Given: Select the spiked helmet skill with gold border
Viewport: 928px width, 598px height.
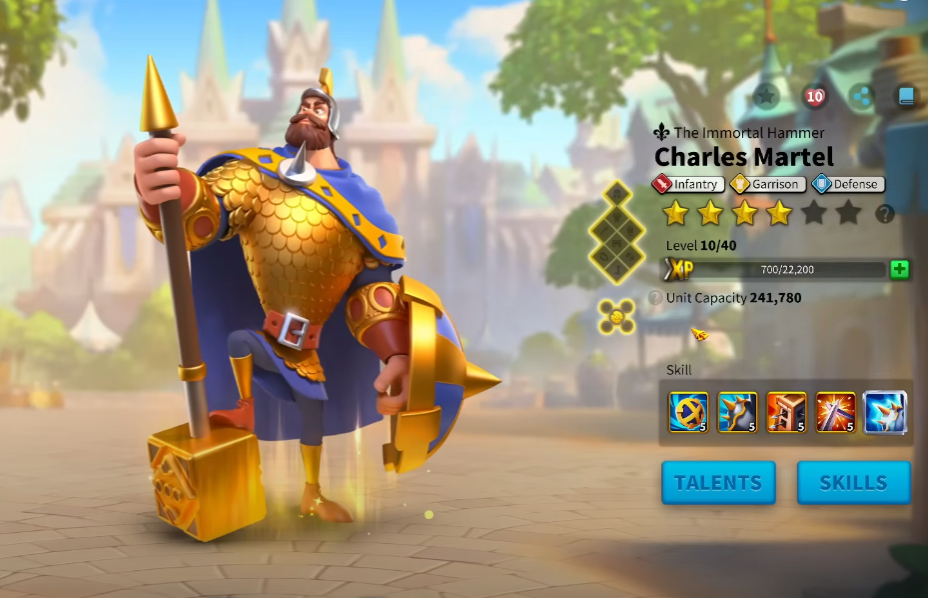Looking at the screenshot, I should click(x=737, y=412).
